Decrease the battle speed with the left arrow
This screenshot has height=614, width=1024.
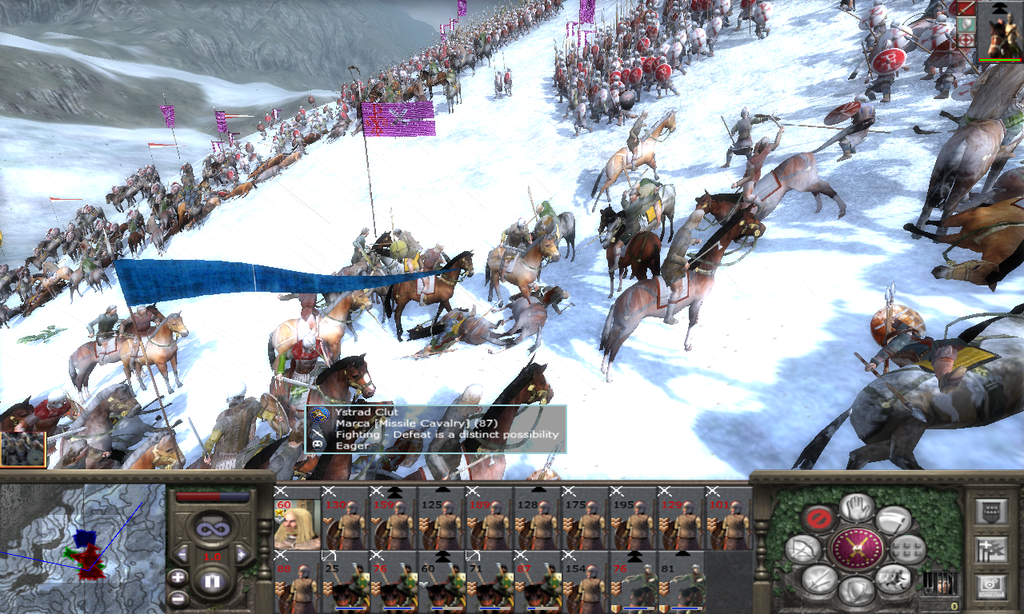tap(182, 553)
